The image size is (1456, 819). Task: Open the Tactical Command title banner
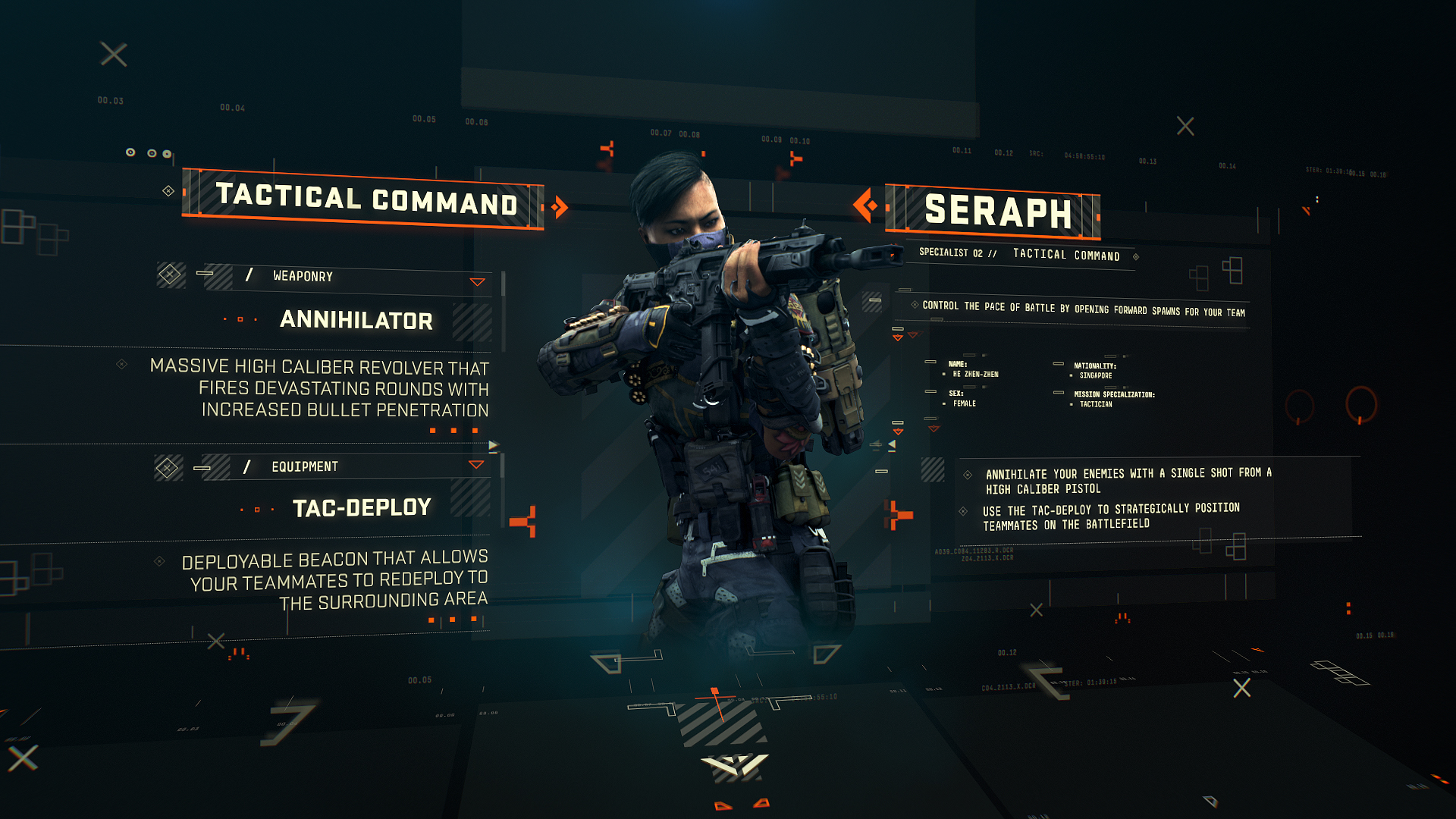click(366, 199)
